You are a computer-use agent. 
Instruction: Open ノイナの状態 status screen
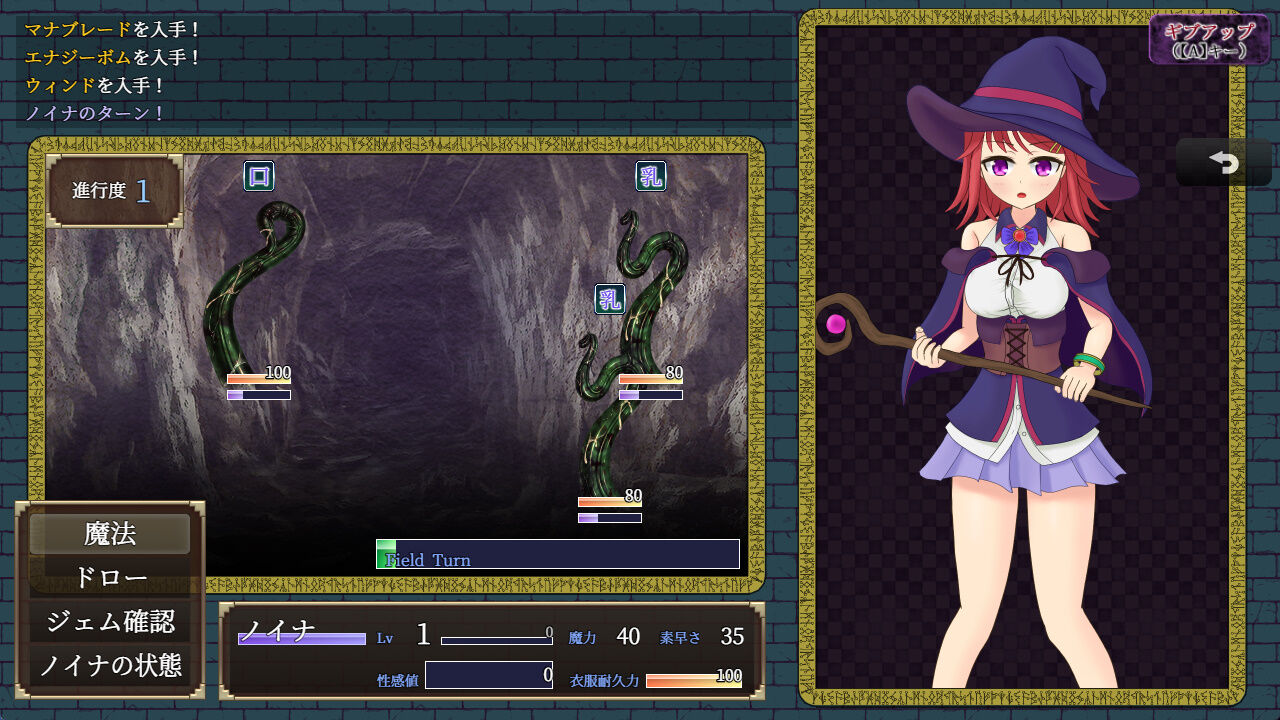pyautogui.click(x=110, y=662)
